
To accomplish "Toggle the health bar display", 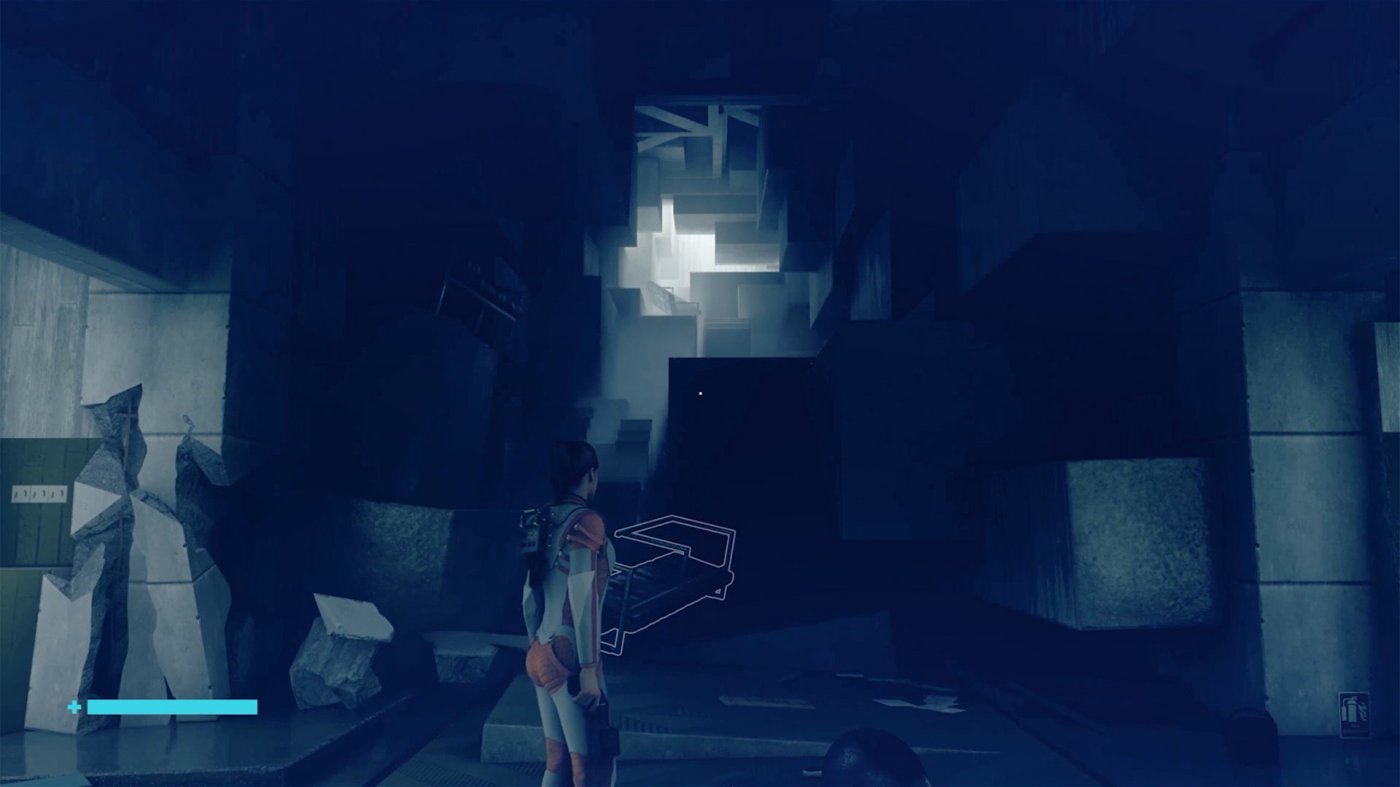I will tap(170, 706).
